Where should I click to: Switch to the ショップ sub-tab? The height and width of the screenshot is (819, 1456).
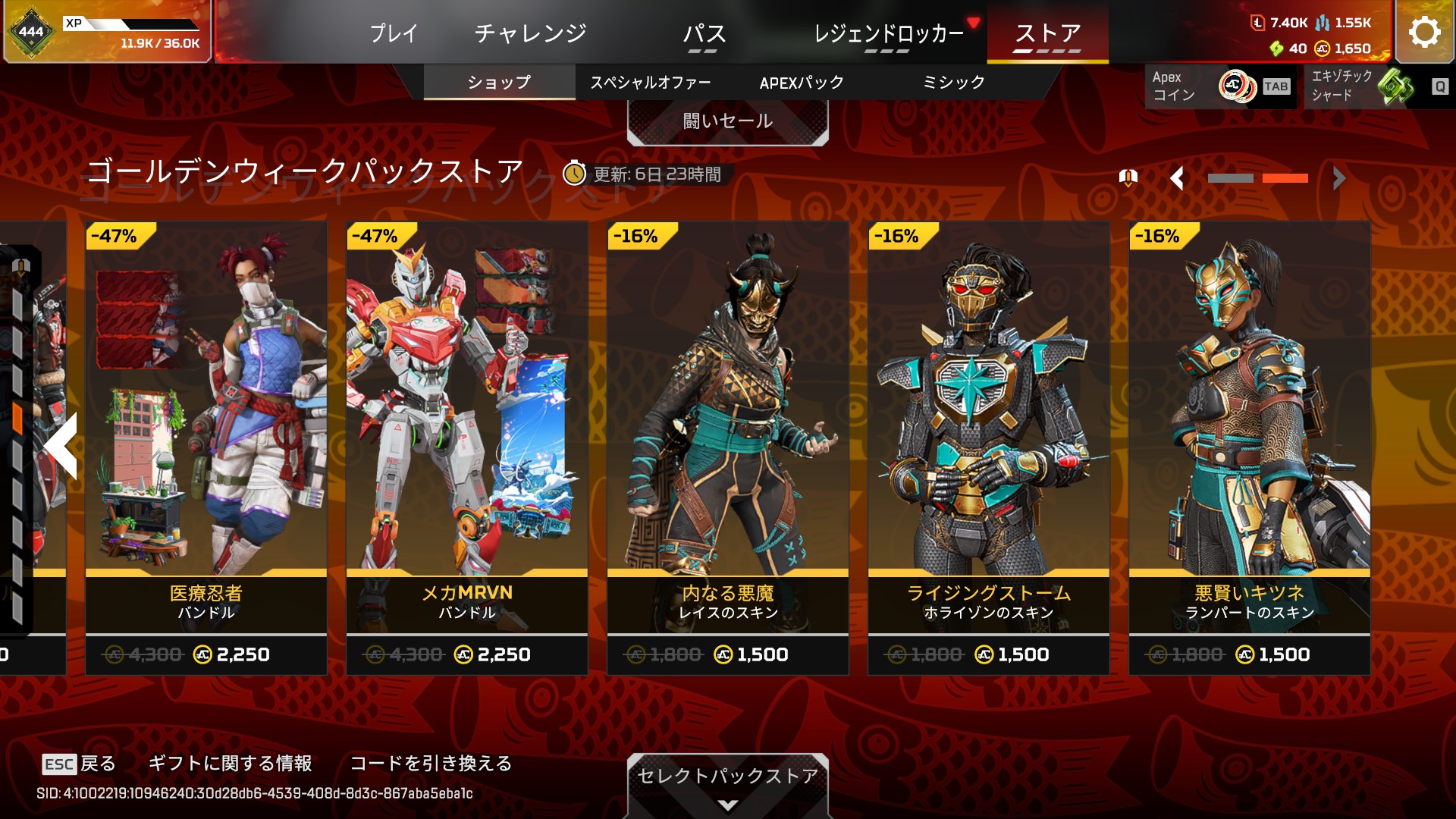[x=499, y=82]
